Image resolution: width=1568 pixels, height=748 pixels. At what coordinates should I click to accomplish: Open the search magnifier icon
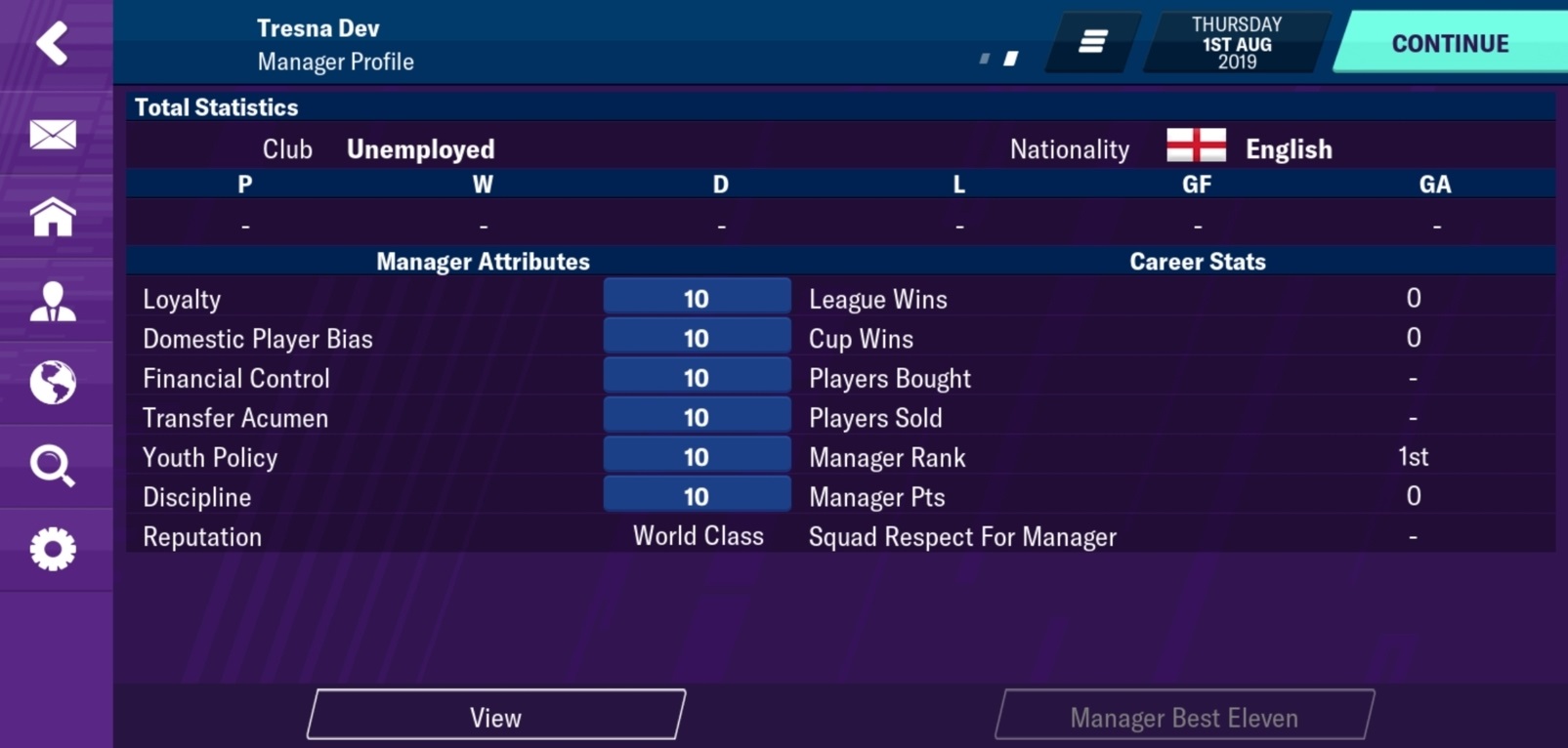coord(54,467)
